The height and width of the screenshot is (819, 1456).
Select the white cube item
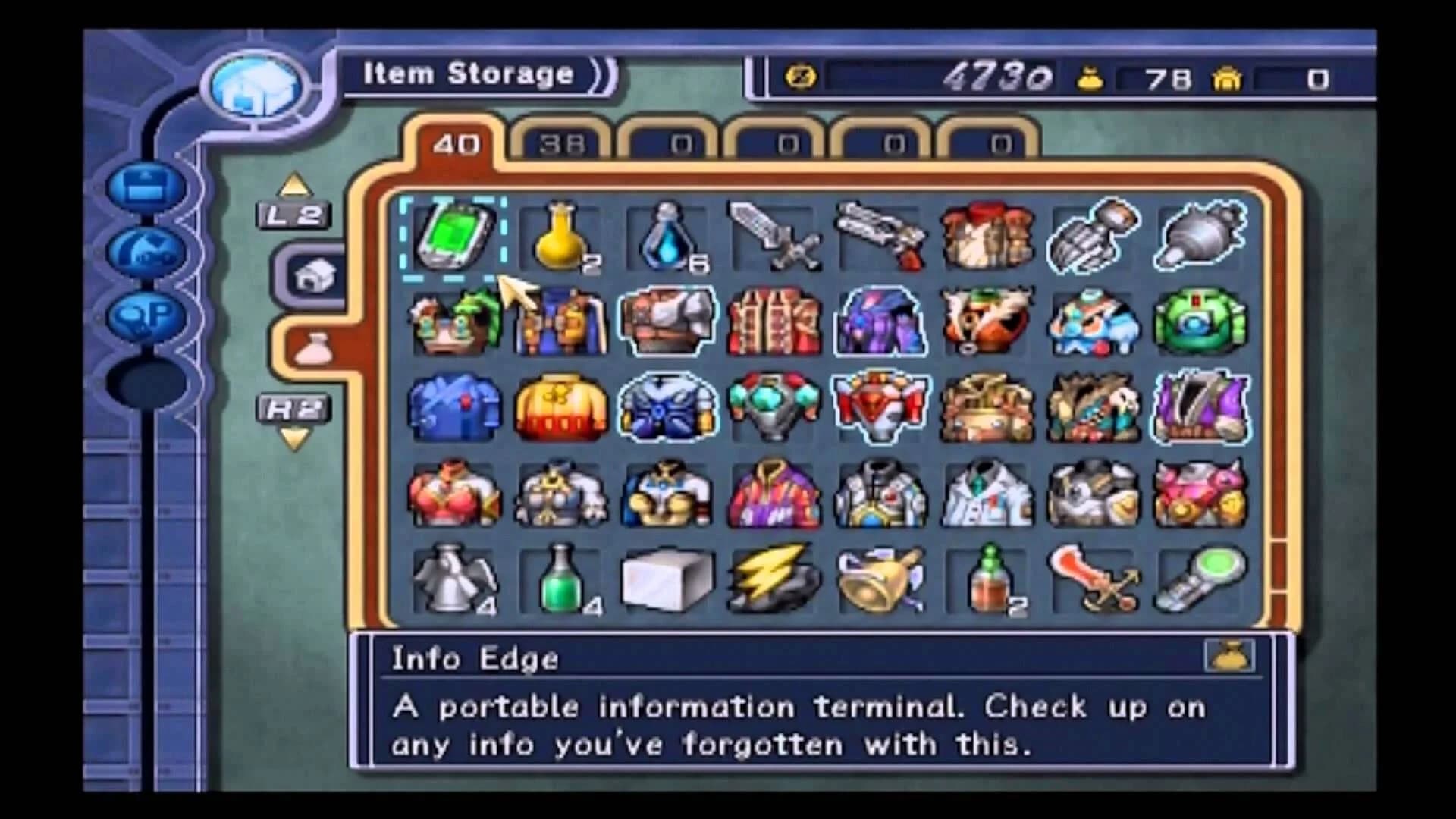[x=667, y=576]
